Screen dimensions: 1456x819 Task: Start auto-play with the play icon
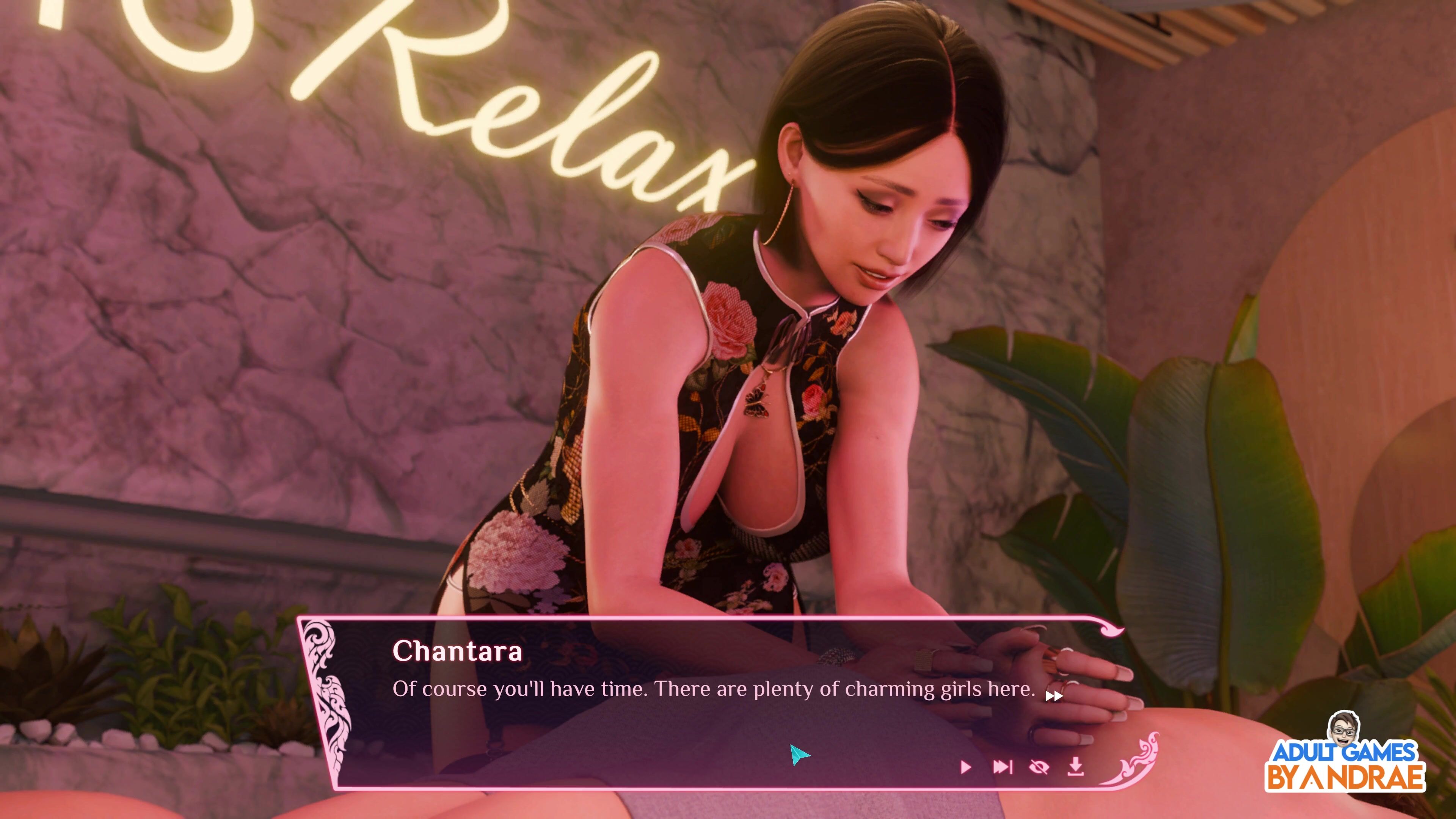[965, 767]
